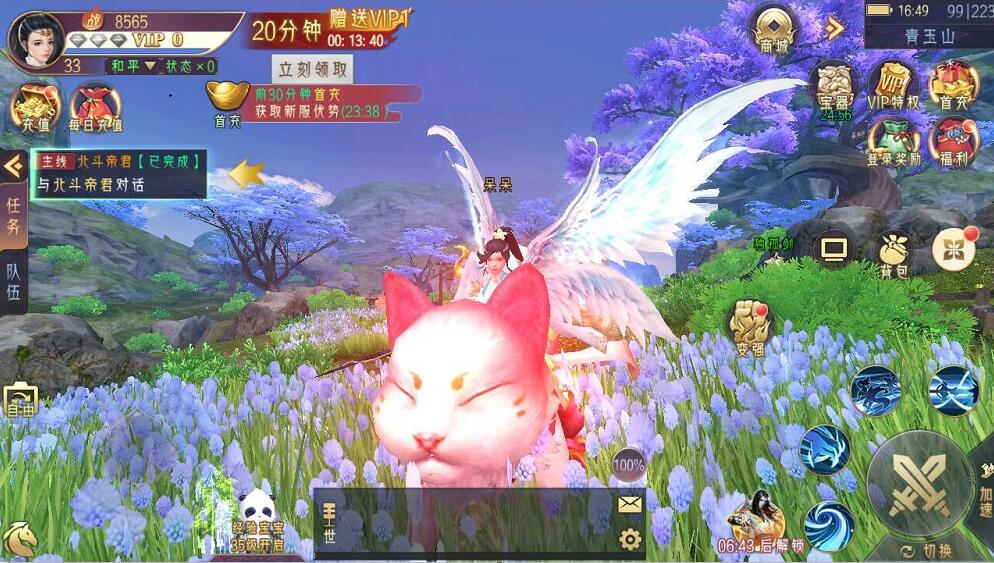
Task: Open the mail envelope icon
Action: tap(629, 505)
